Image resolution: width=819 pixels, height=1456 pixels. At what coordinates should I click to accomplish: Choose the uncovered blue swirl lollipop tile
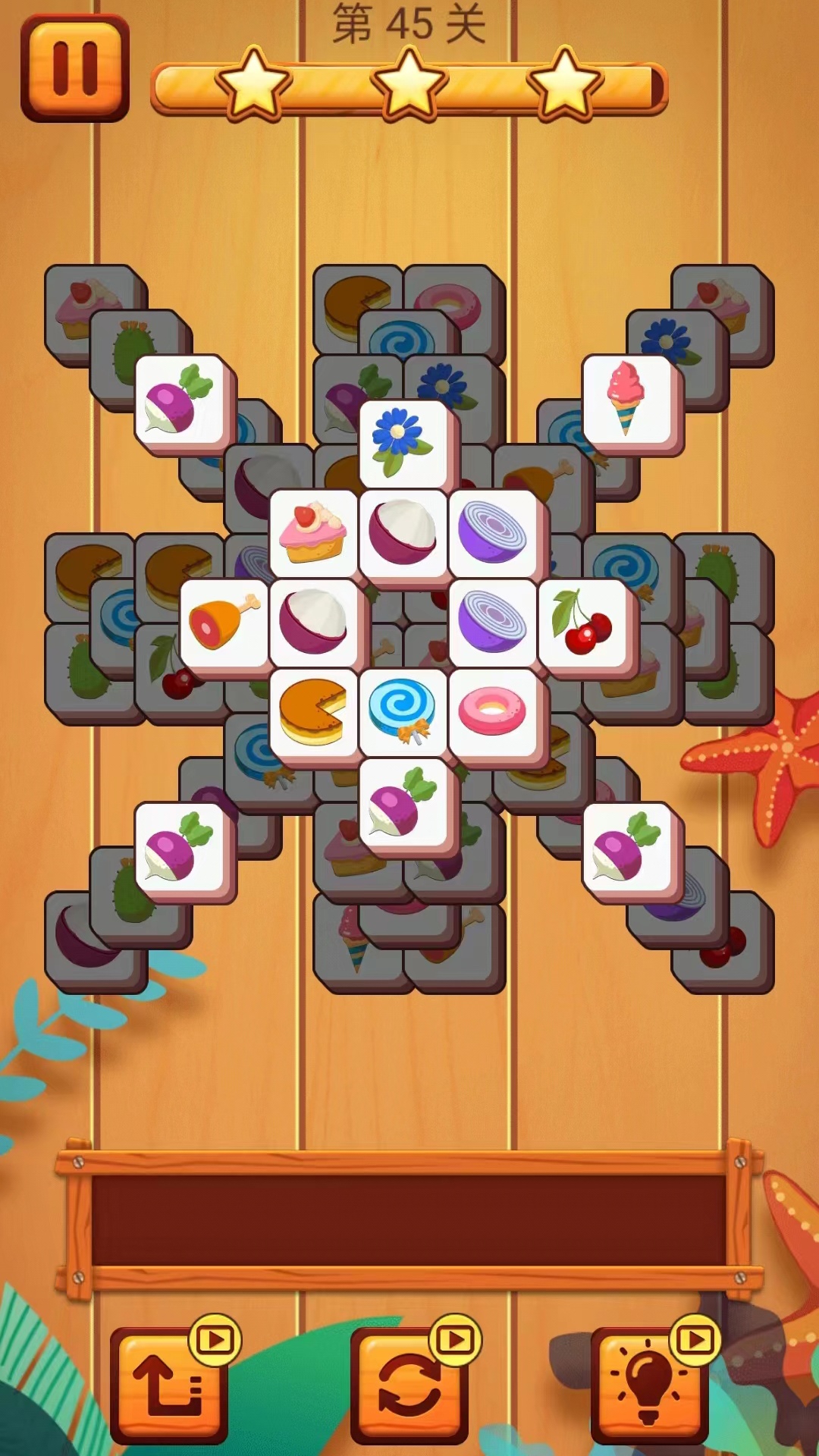403,711
